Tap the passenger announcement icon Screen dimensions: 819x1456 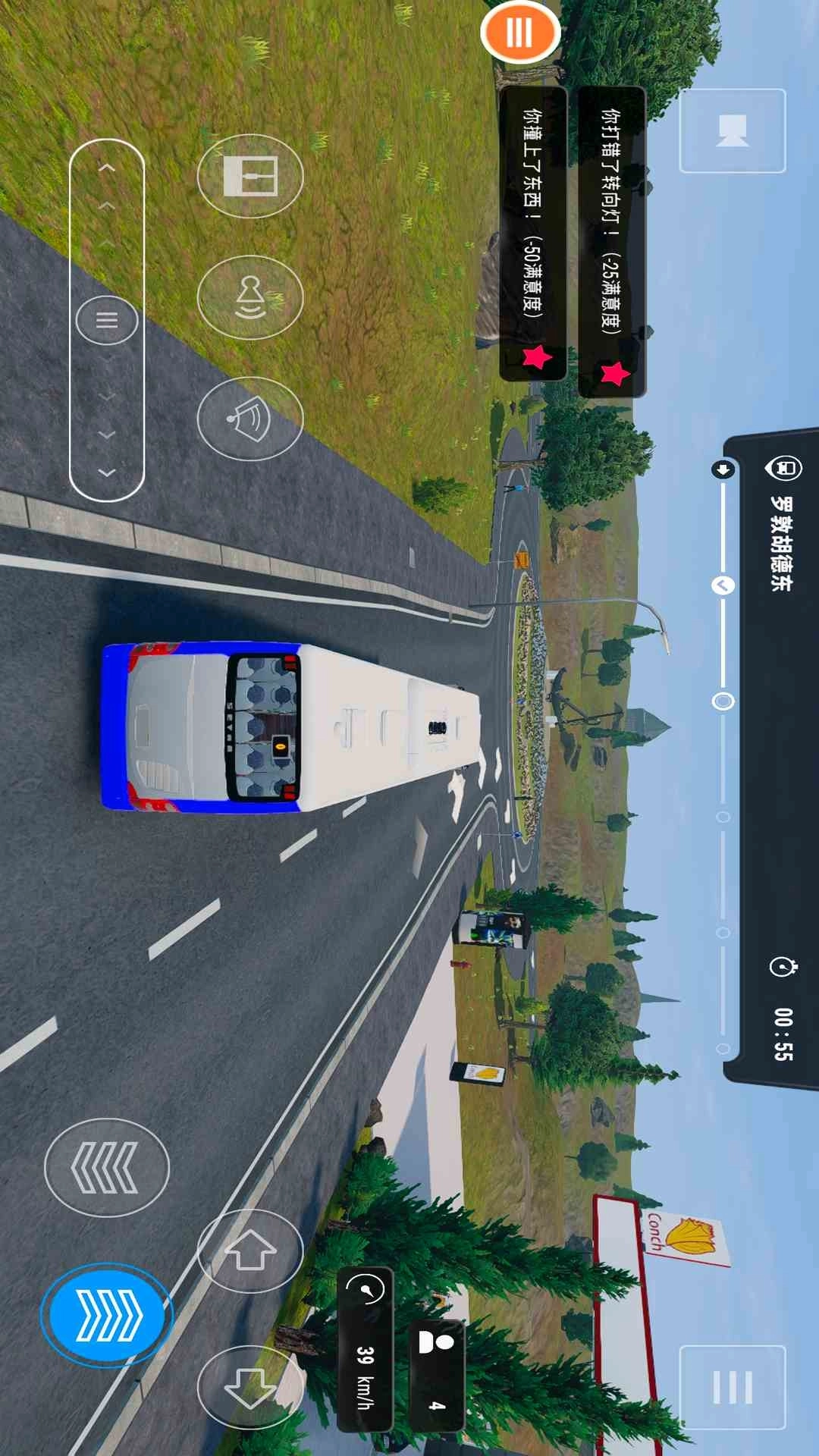[250, 297]
